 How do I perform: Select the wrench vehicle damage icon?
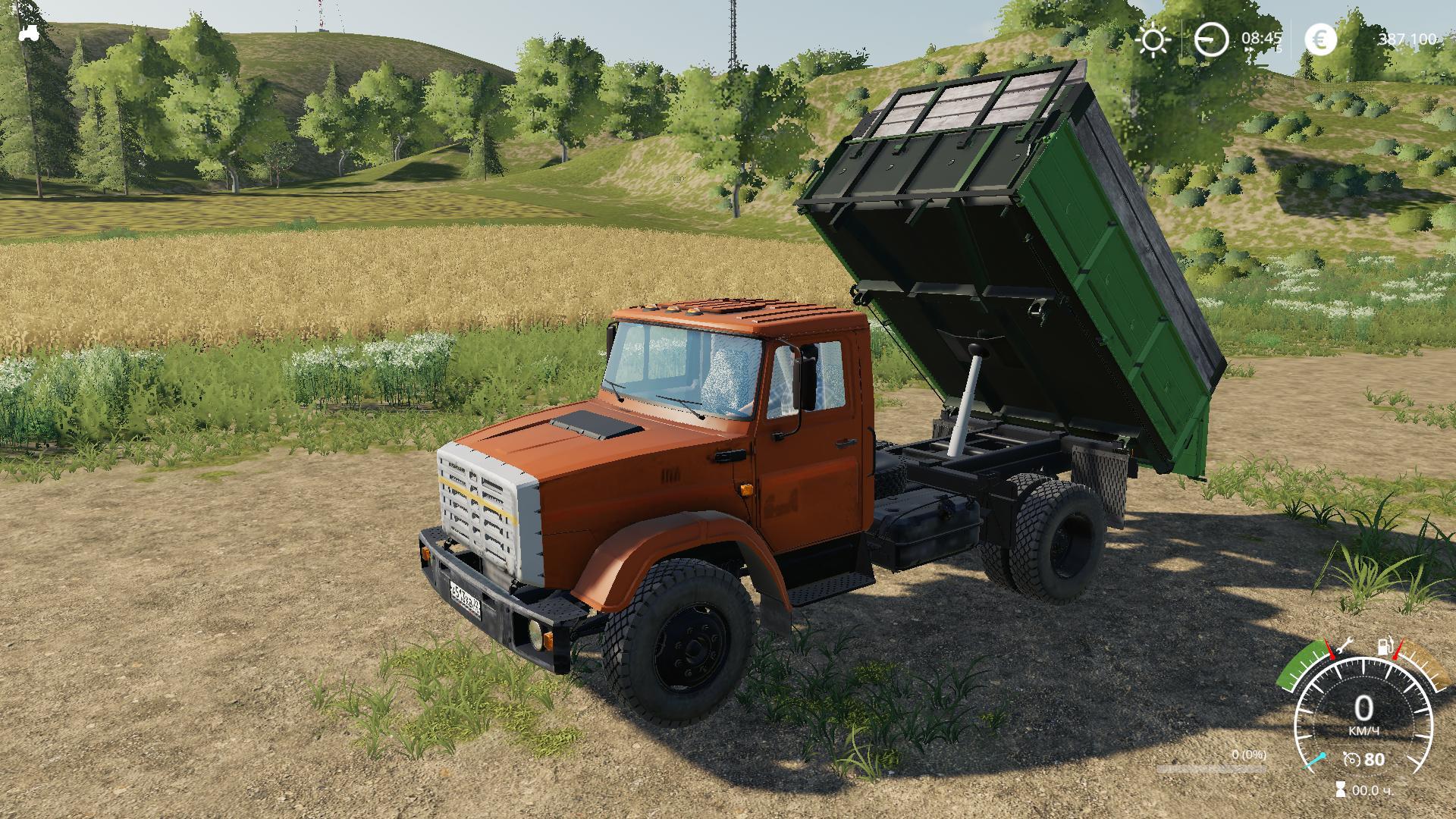(1345, 646)
